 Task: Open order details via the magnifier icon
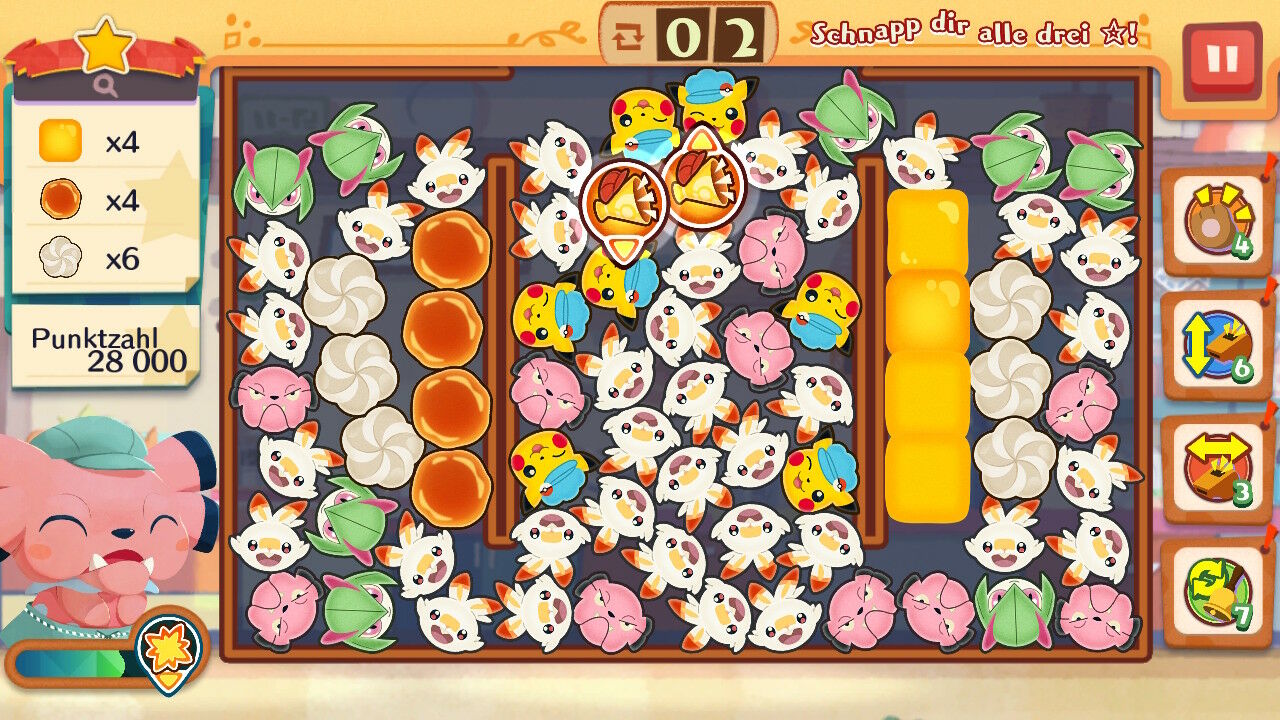106,87
